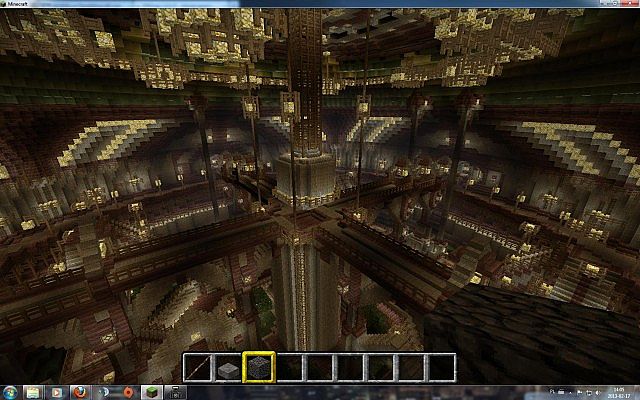Open the media player taskbar icon

57,392
